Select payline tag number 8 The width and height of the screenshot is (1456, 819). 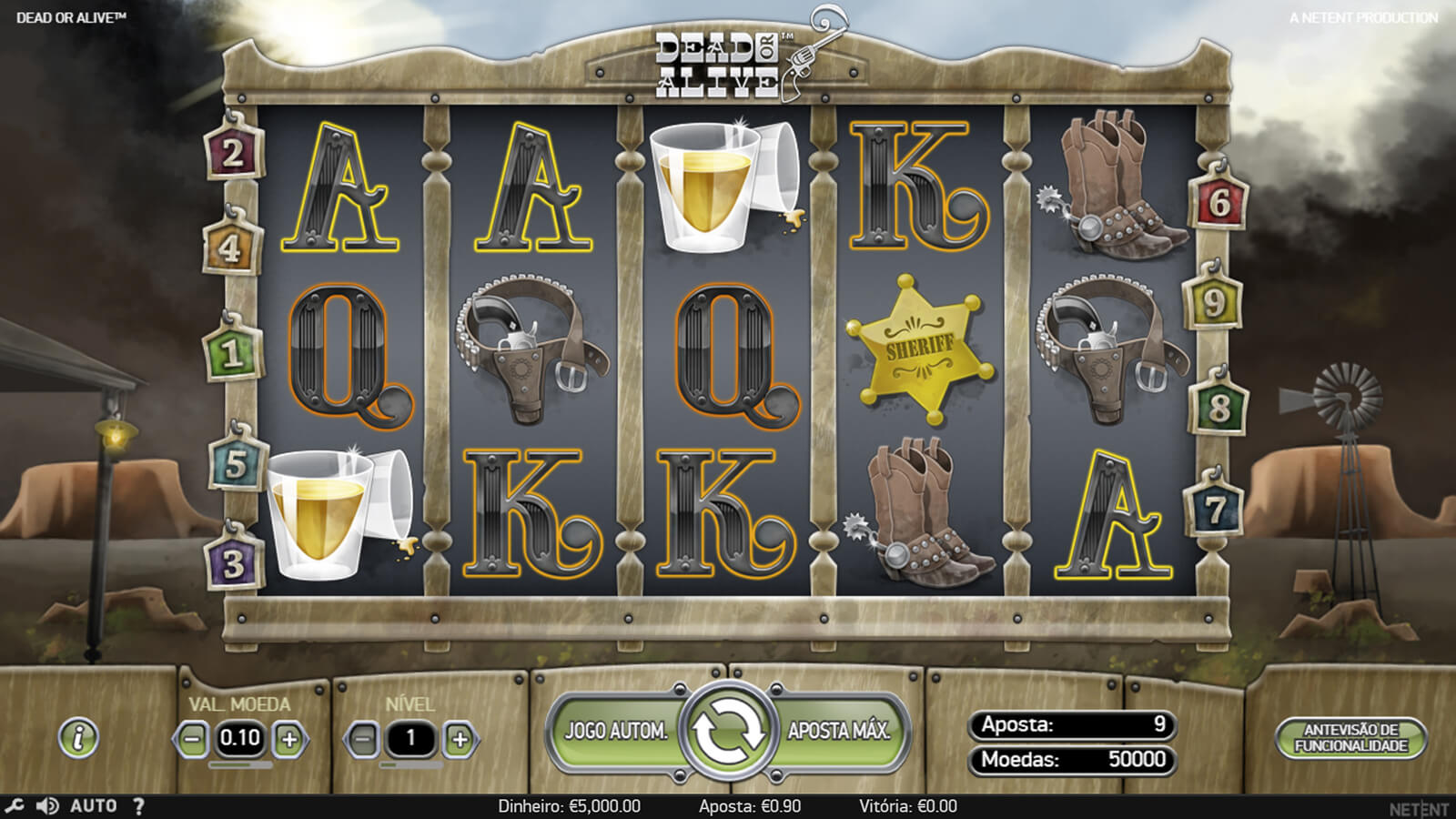(x=1218, y=407)
